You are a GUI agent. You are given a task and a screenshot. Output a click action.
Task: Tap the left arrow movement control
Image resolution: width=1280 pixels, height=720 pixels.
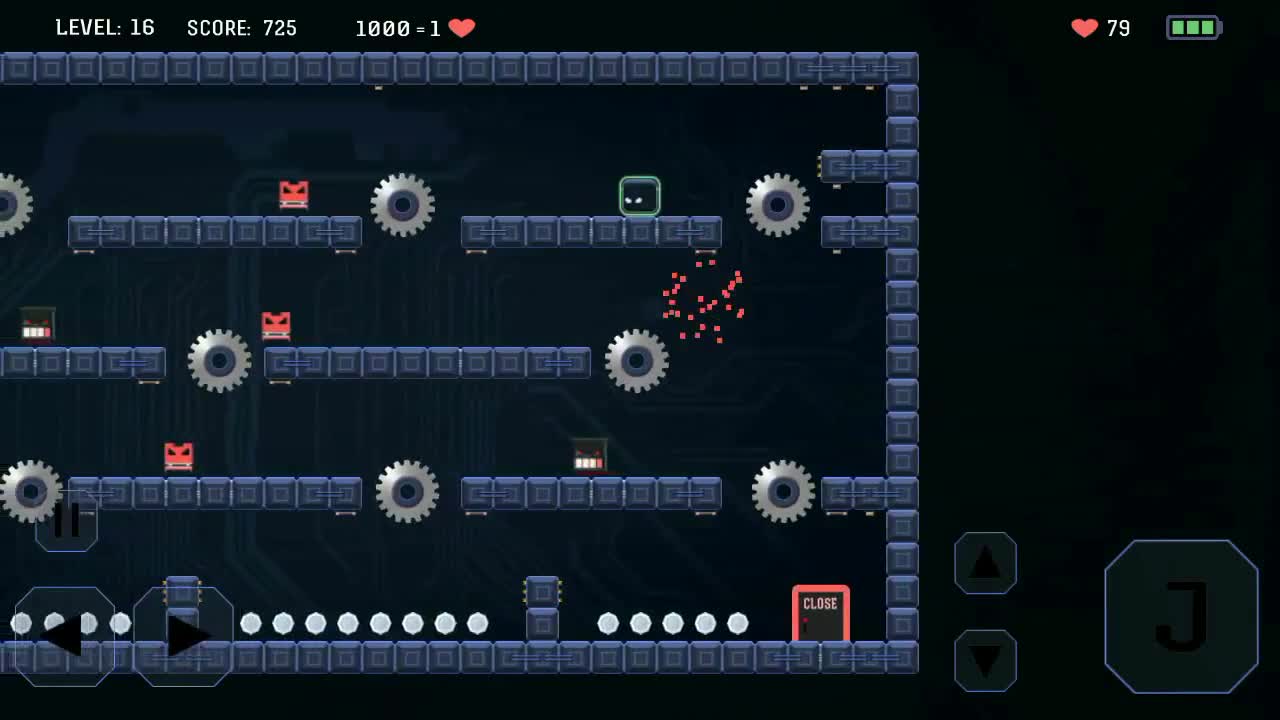(62, 632)
